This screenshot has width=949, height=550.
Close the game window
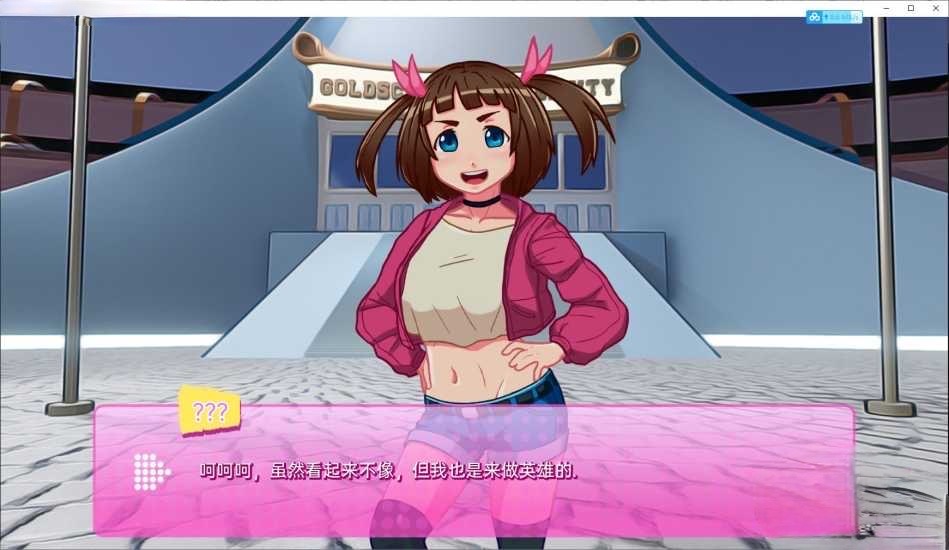pyautogui.click(x=936, y=8)
